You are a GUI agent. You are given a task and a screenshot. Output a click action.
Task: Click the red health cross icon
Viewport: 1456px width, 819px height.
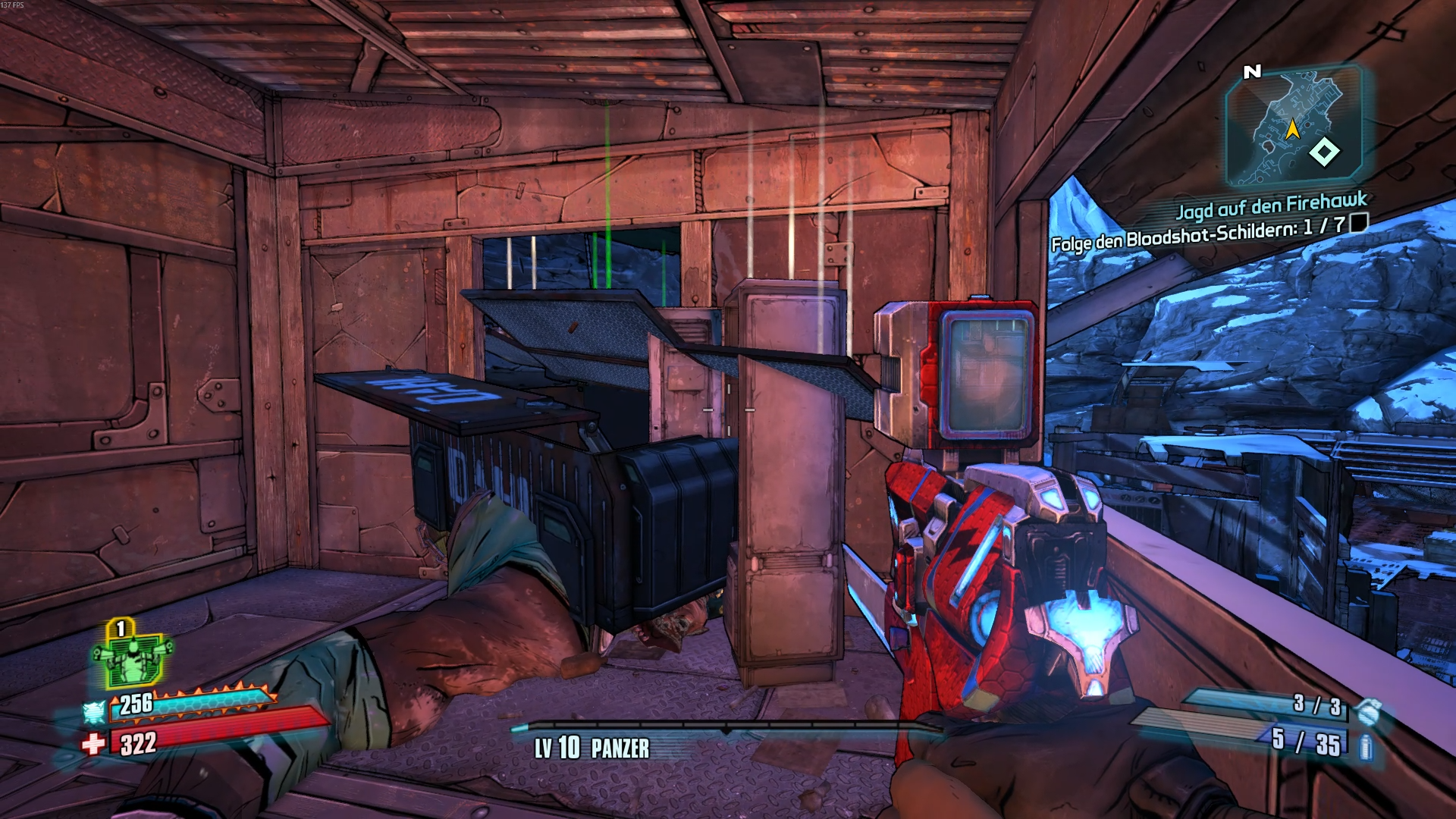point(94,744)
